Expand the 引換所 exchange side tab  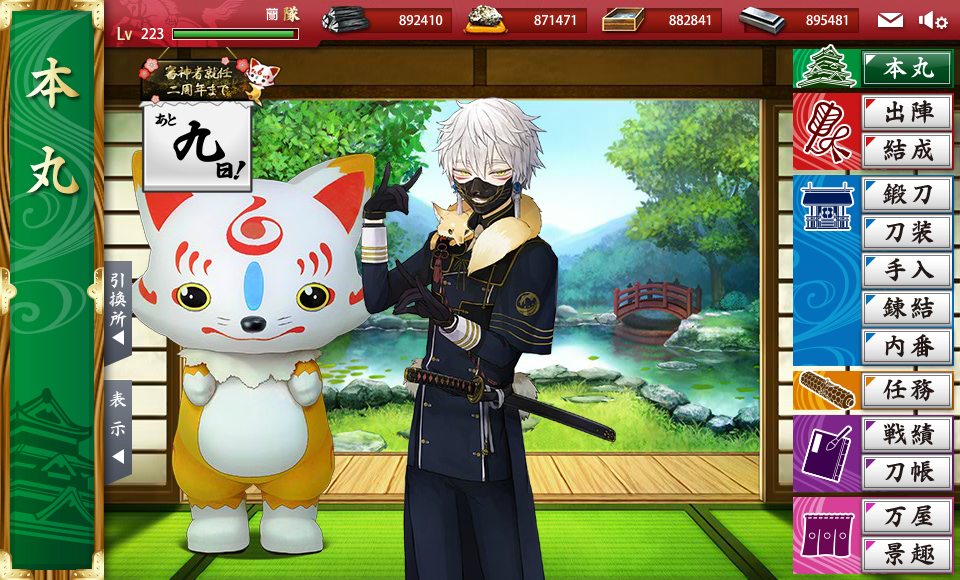[117, 310]
